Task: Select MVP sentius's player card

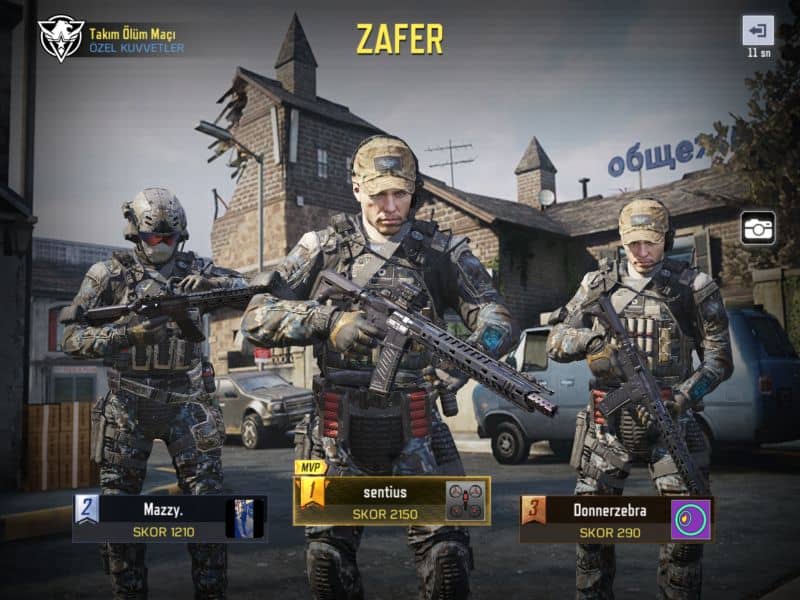Action: tap(375, 501)
